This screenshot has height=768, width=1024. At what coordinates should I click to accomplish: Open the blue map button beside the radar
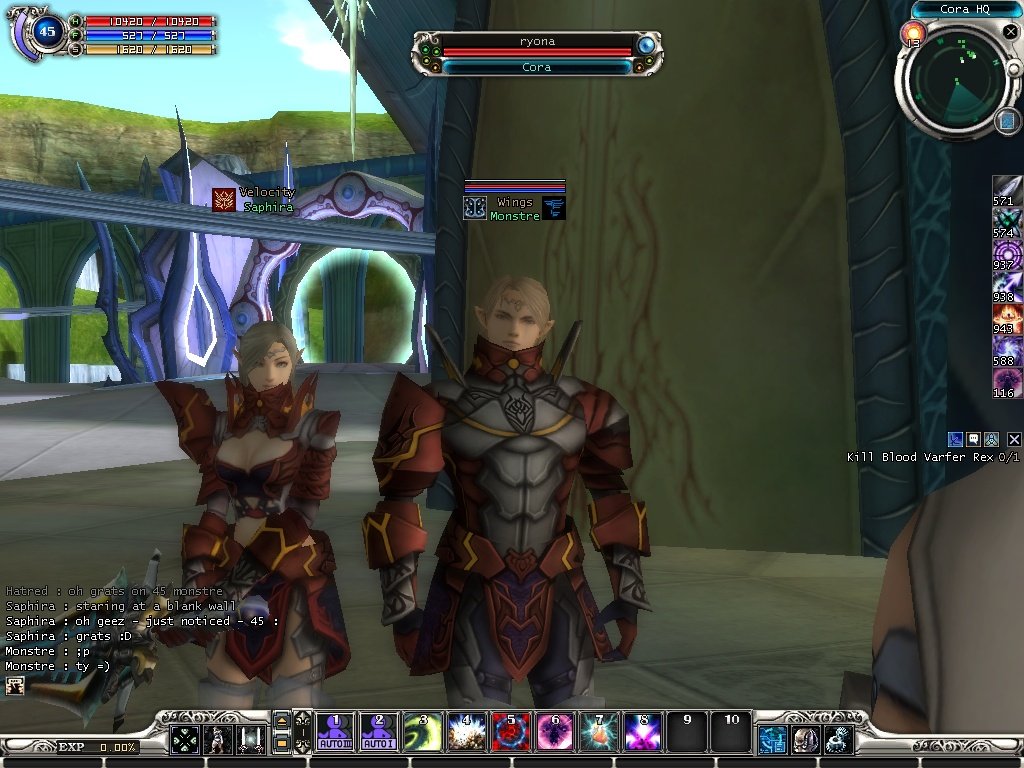(x=1006, y=121)
